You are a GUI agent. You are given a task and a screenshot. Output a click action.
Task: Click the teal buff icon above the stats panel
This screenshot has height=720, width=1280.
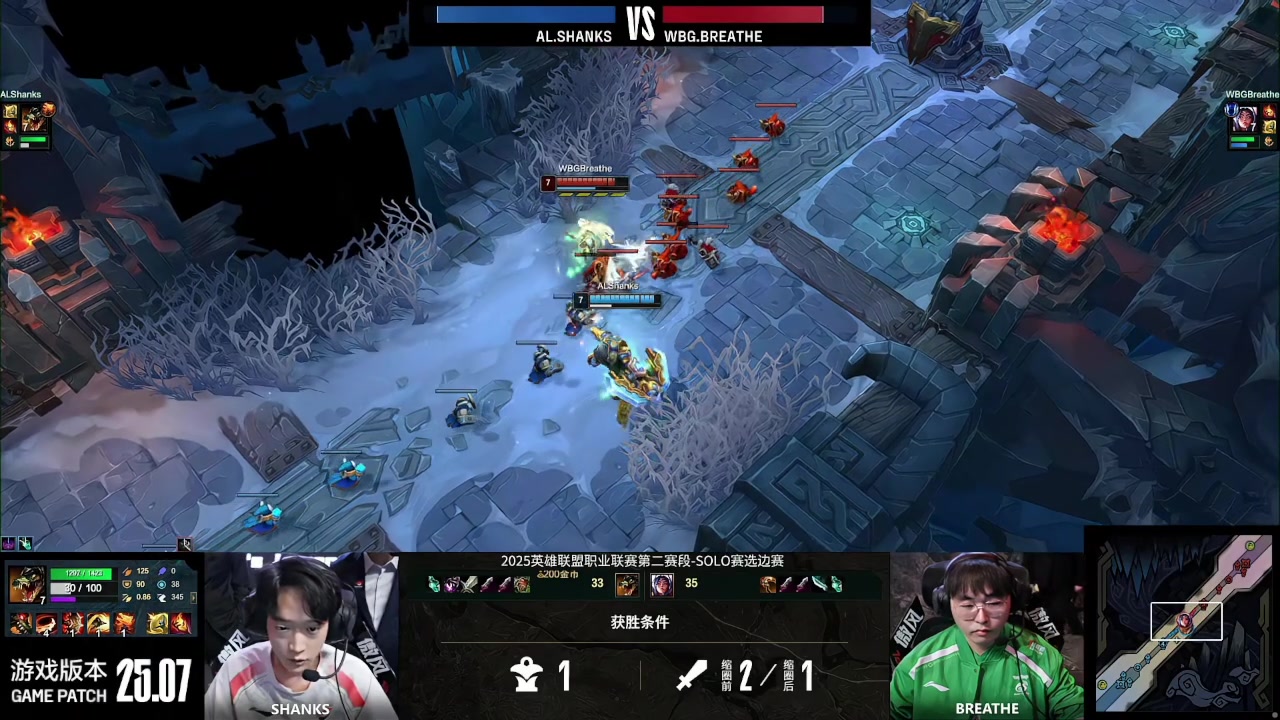coord(25,544)
